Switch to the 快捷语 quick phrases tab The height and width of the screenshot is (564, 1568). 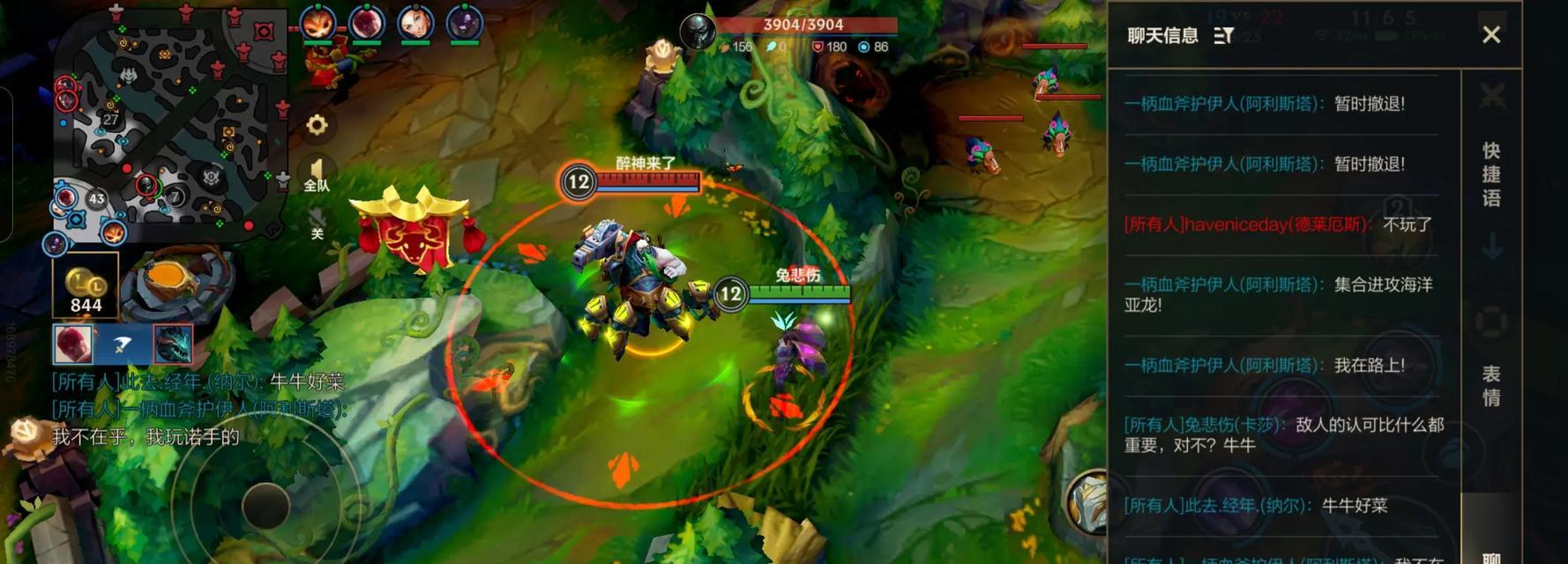click(x=1490, y=174)
